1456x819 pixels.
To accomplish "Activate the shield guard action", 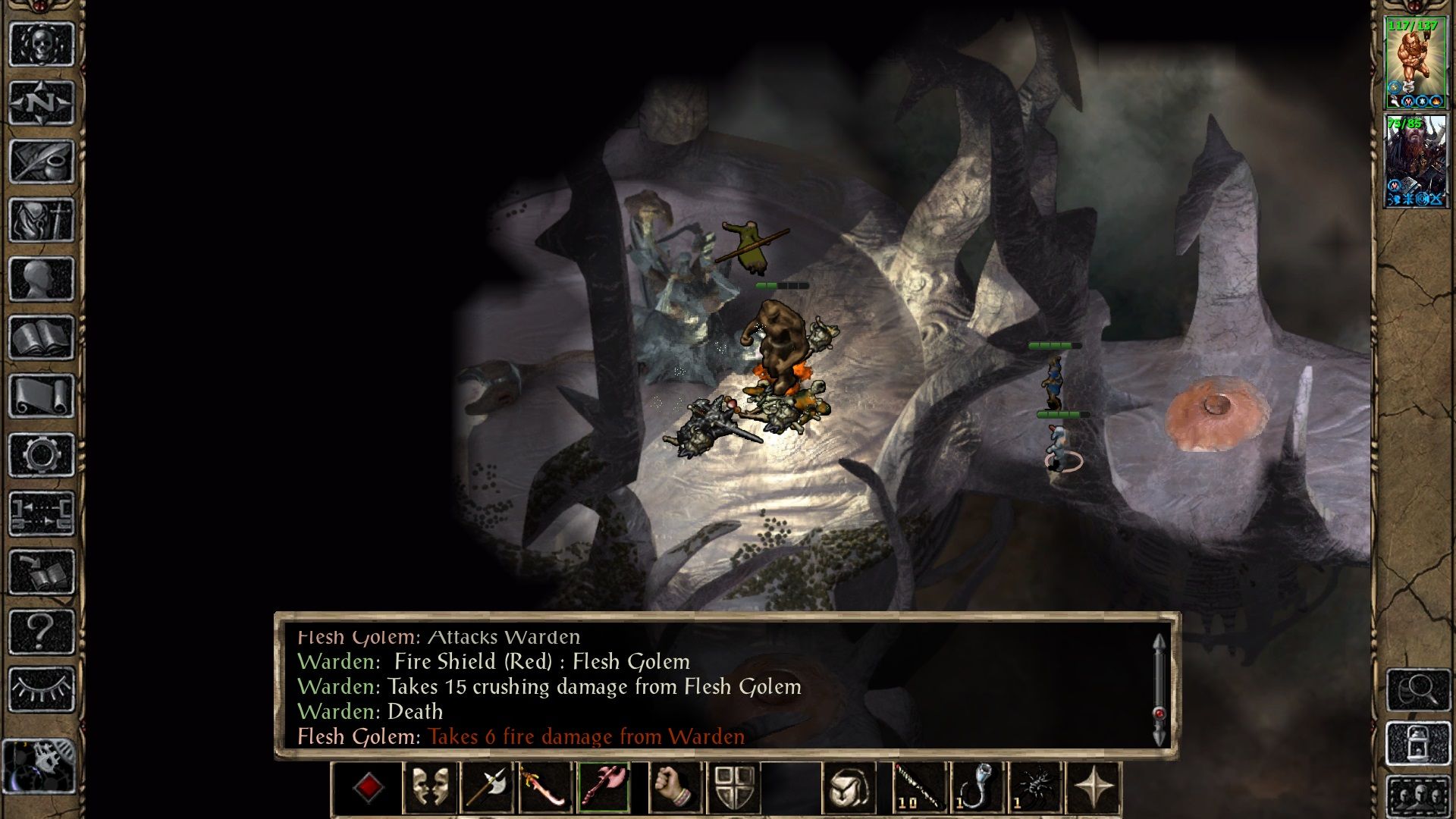I will (x=734, y=789).
